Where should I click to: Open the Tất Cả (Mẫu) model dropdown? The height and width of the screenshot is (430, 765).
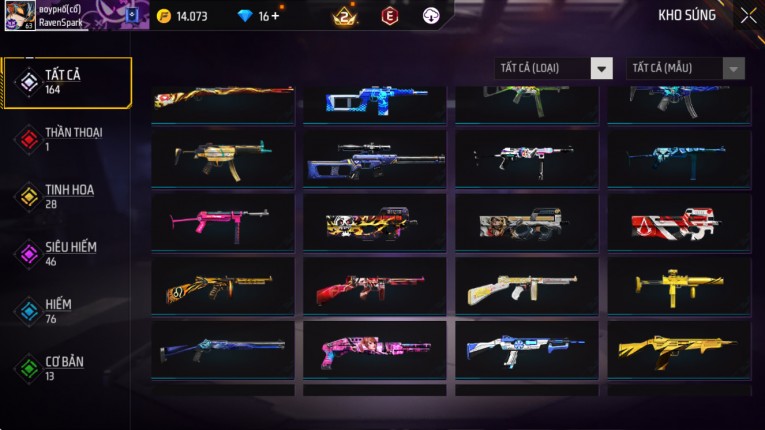685,68
